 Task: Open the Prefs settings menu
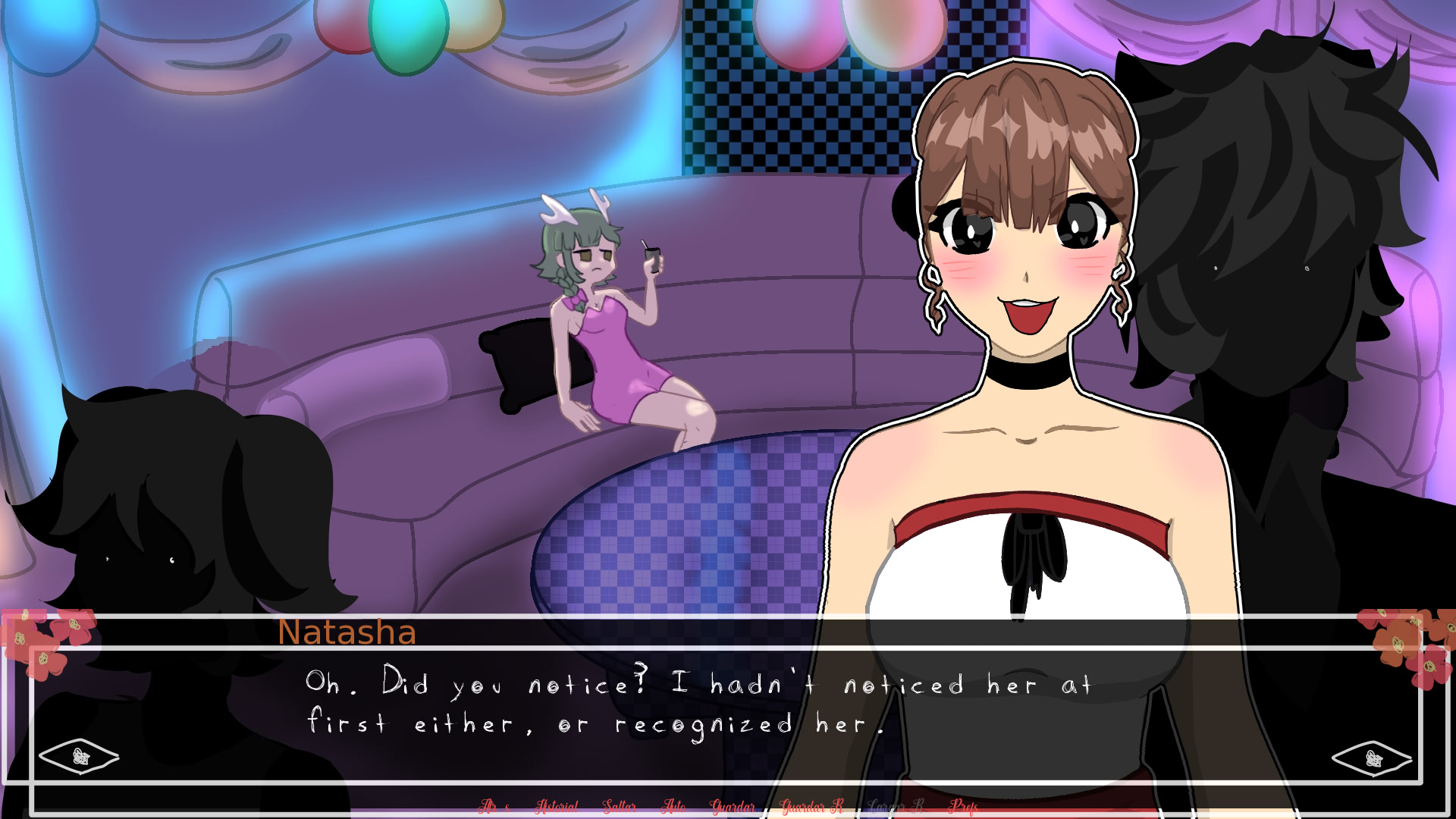(x=963, y=806)
